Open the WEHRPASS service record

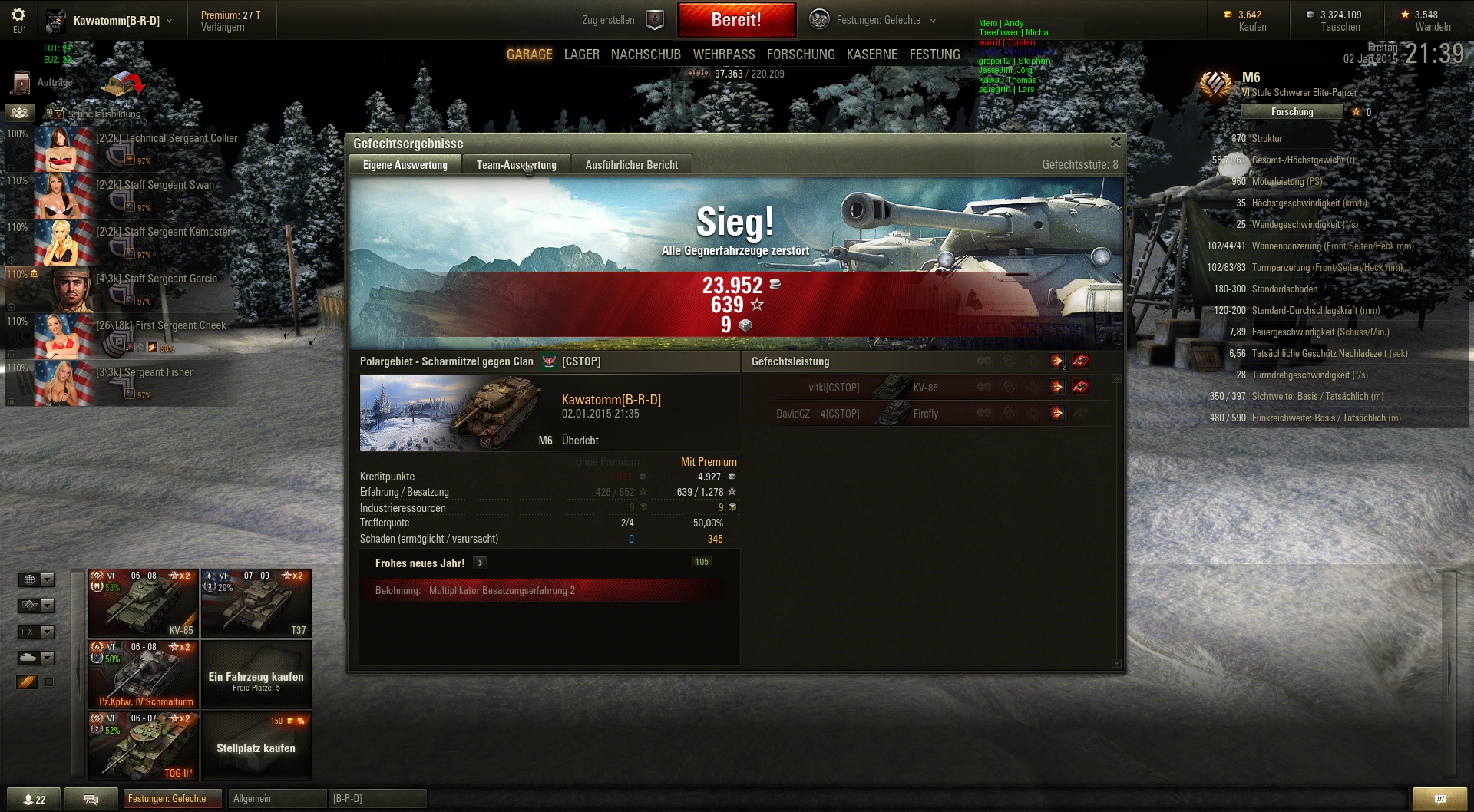point(723,54)
